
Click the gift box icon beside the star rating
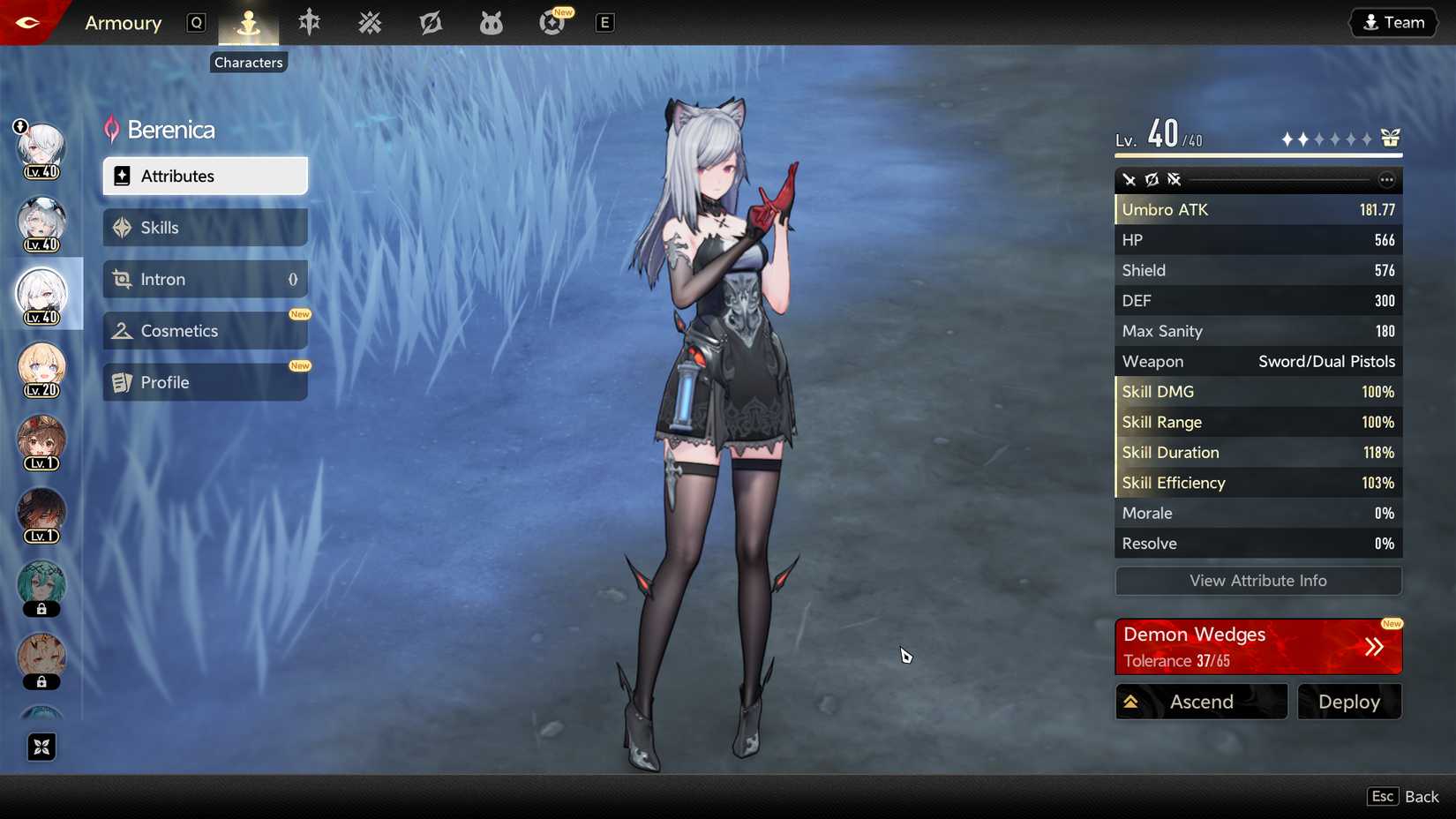coord(1391,138)
